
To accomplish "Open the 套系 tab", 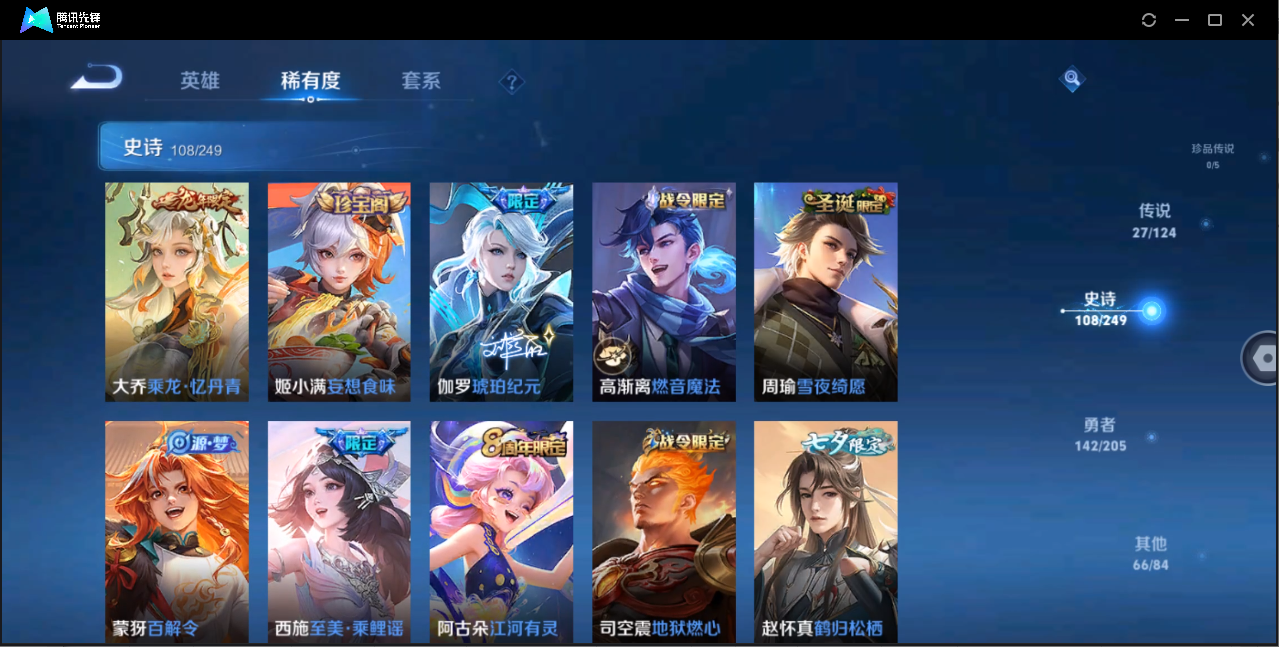I will pyautogui.click(x=421, y=81).
